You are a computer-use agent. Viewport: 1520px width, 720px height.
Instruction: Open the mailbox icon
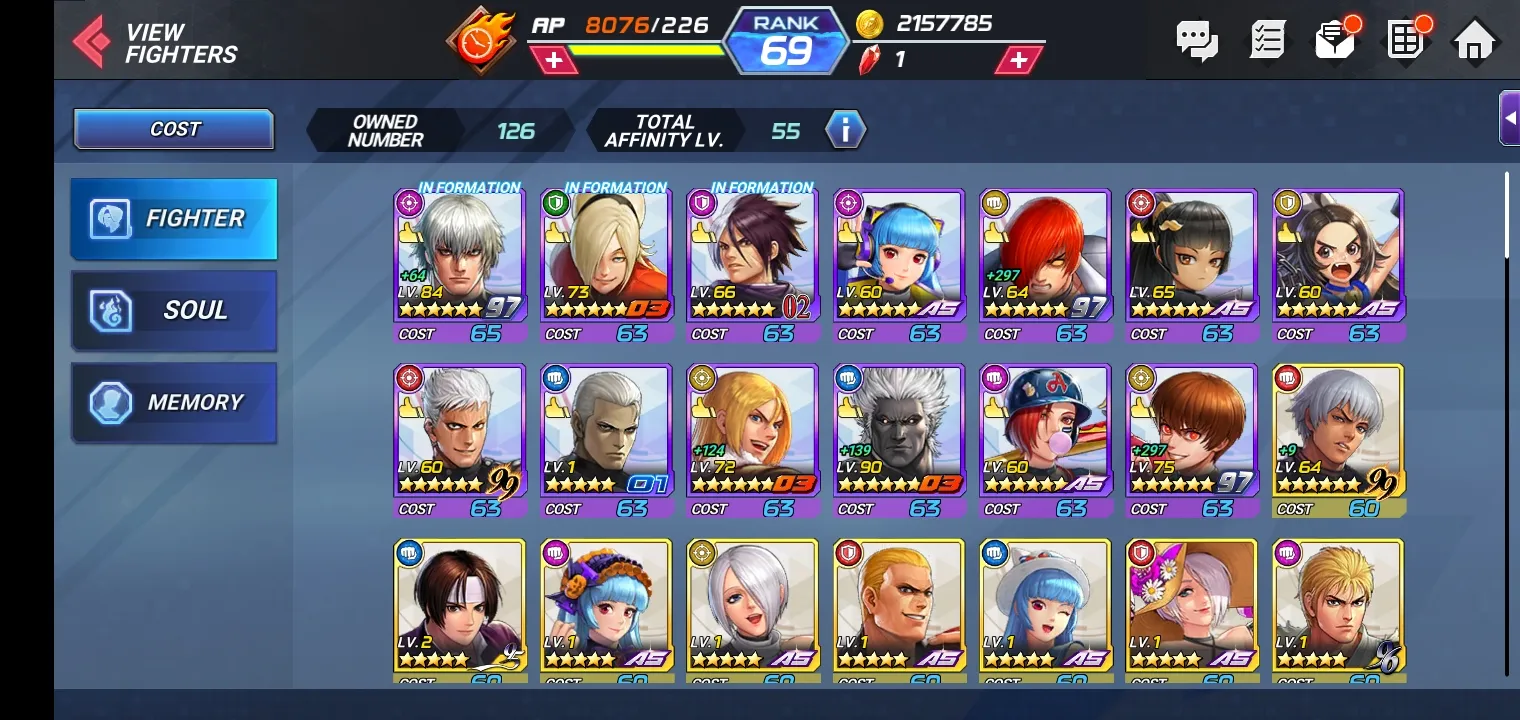coord(1335,41)
